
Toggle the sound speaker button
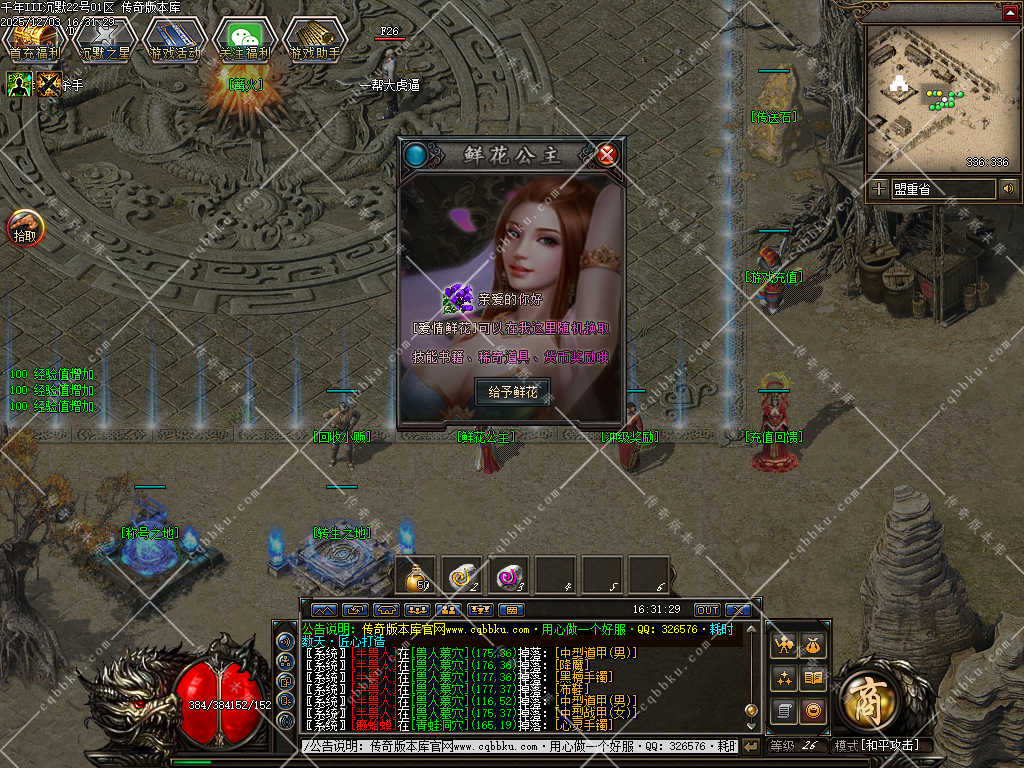pos(1008,188)
